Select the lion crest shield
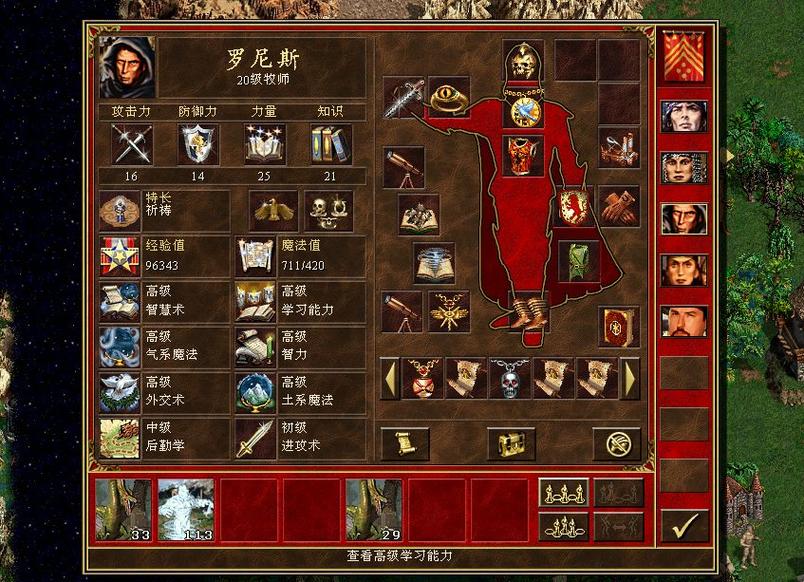 click(576, 207)
